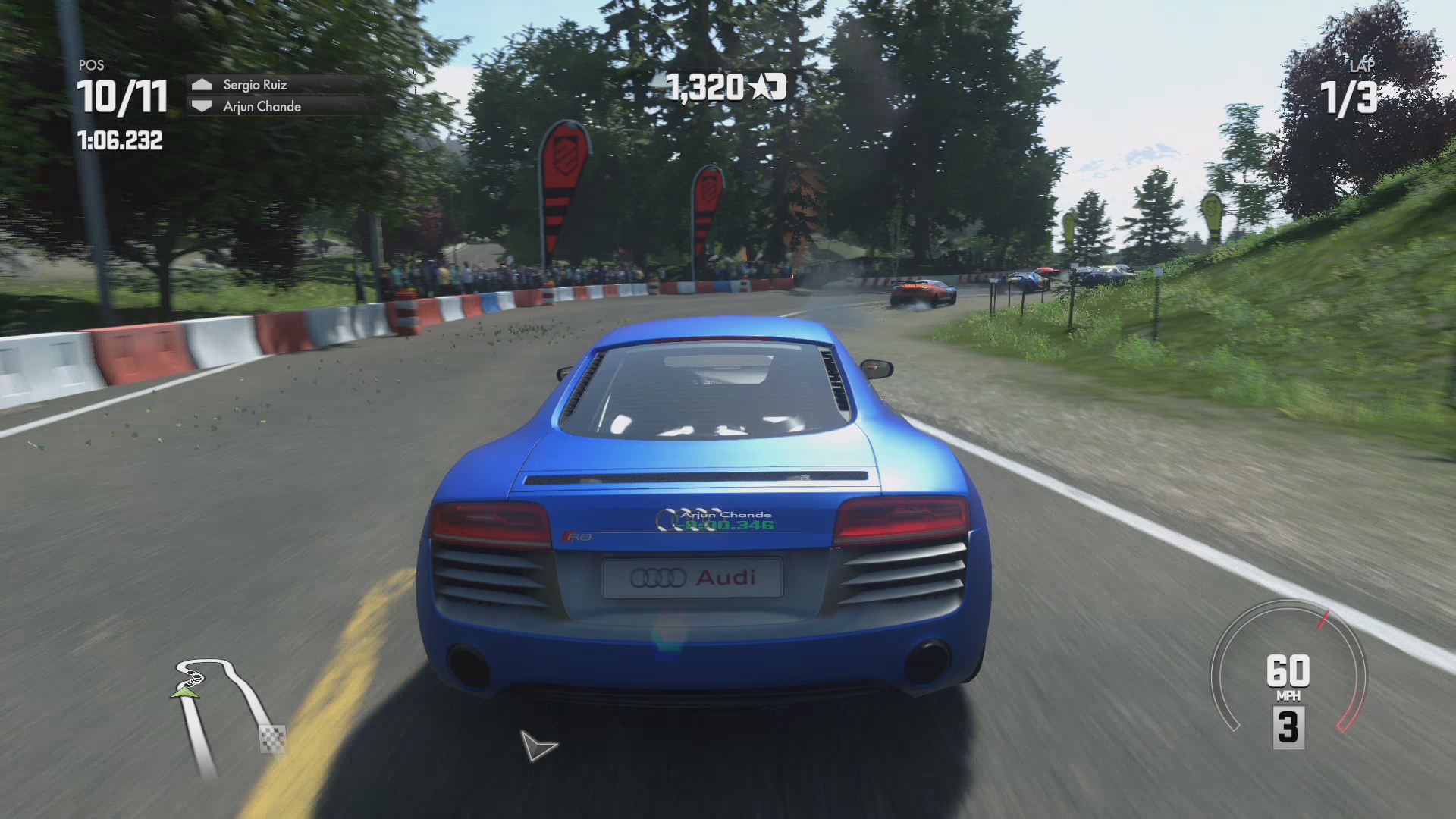Select Arjun Chande in the nearby drivers list

pyautogui.click(x=262, y=107)
